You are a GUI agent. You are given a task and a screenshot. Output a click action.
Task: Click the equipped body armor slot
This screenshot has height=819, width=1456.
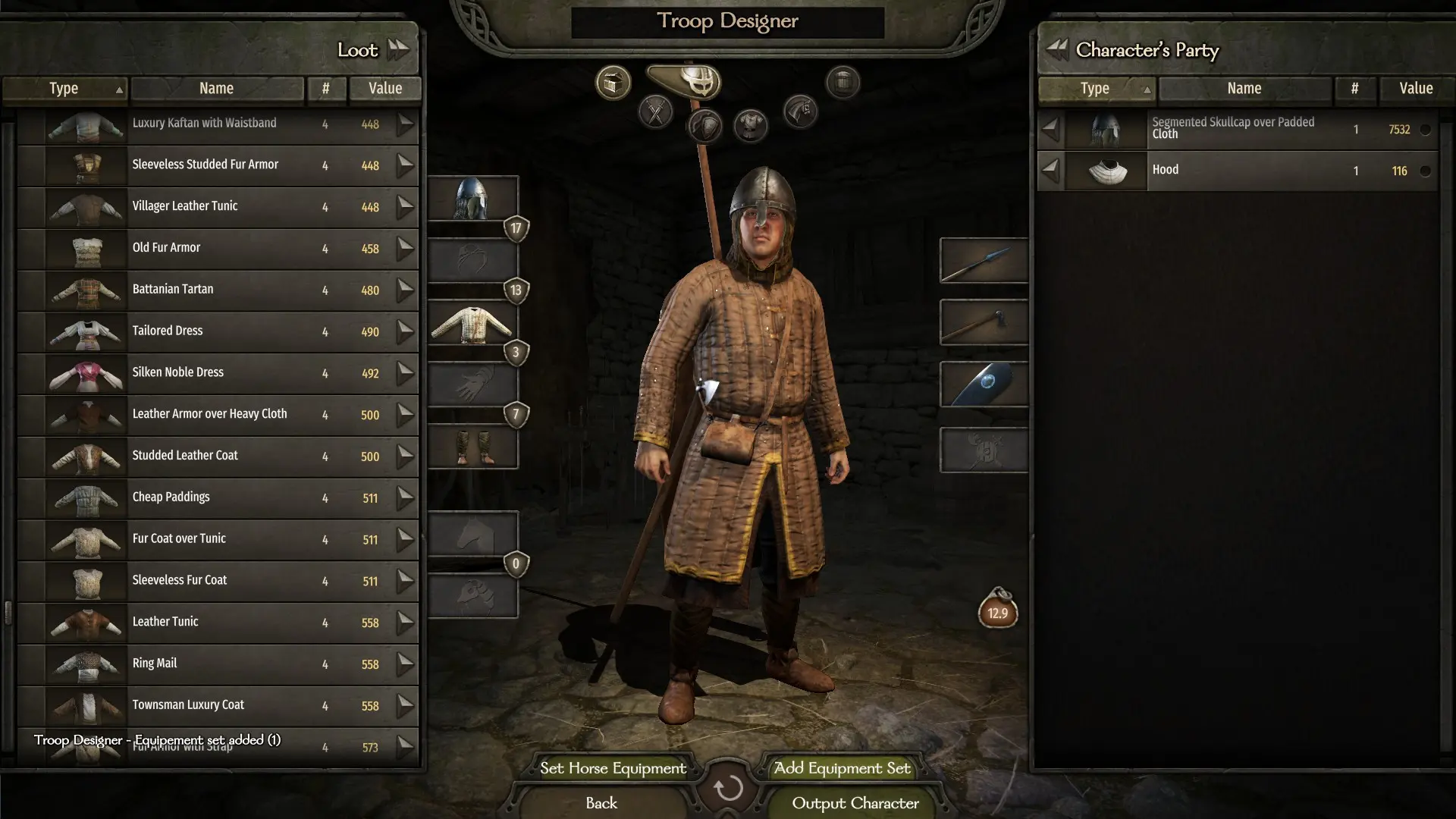tap(472, 323)
